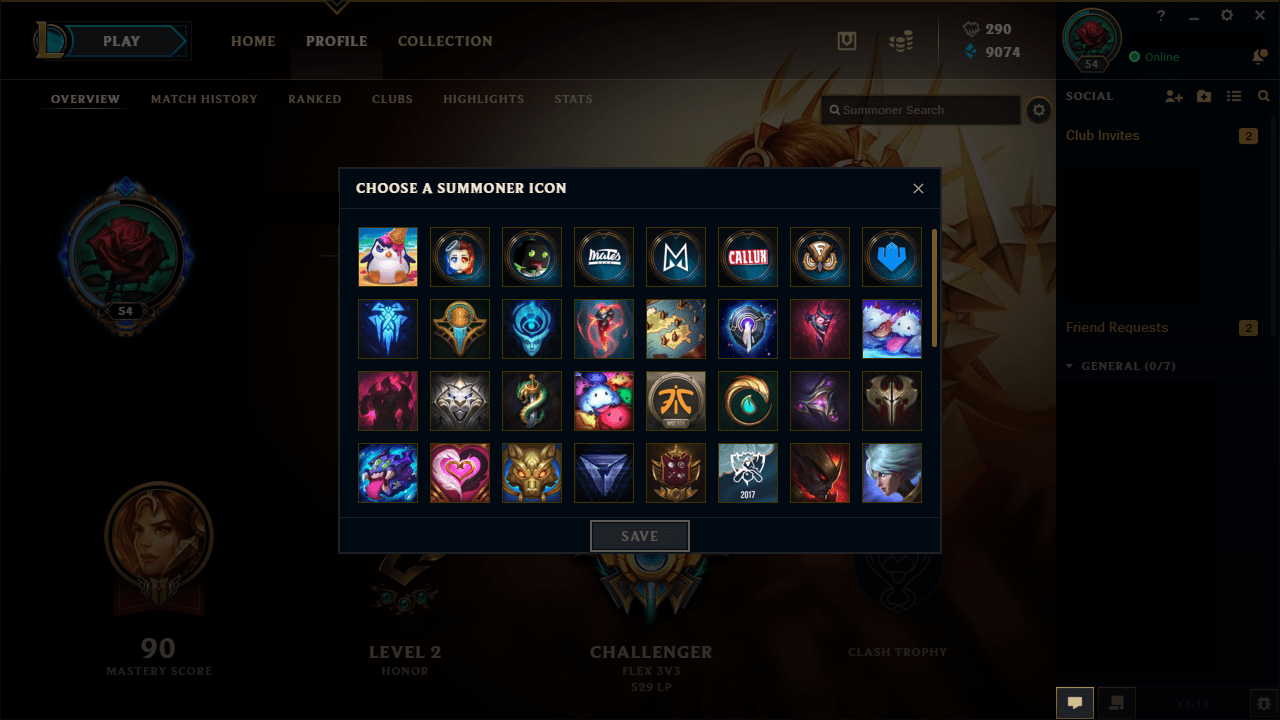The image size is (1280, 720).
Task: Select the beach penguin summoner icon
Action: (x=388, y=257)
